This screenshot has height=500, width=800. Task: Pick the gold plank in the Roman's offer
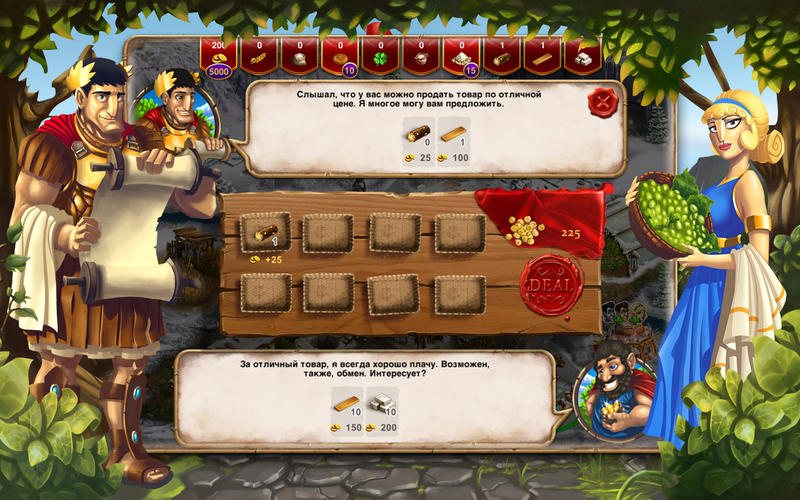[x=454, y=134]
